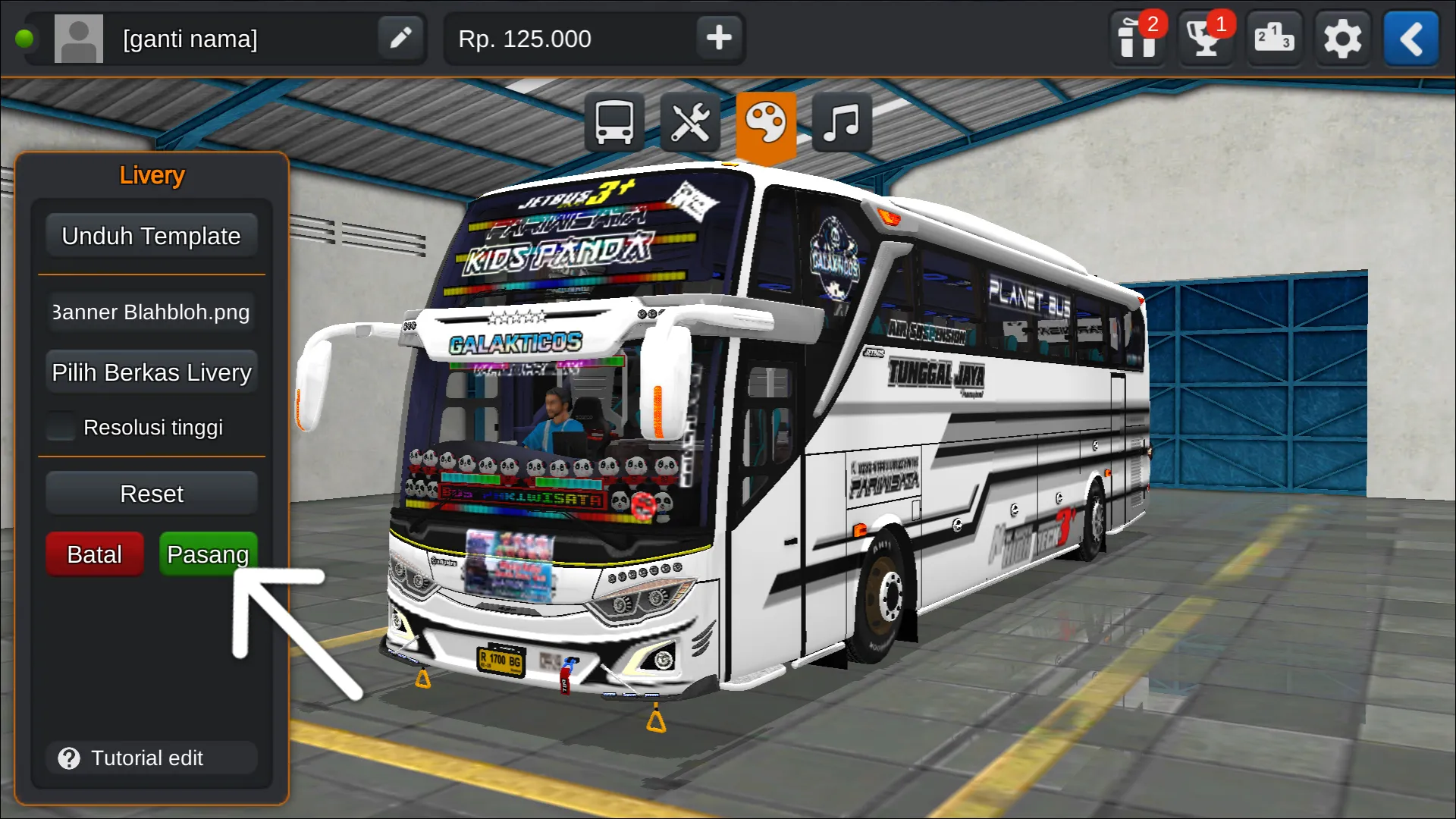Show the leaderboard podium icon
1456x819 pixels.
[x=1274, y=38]
